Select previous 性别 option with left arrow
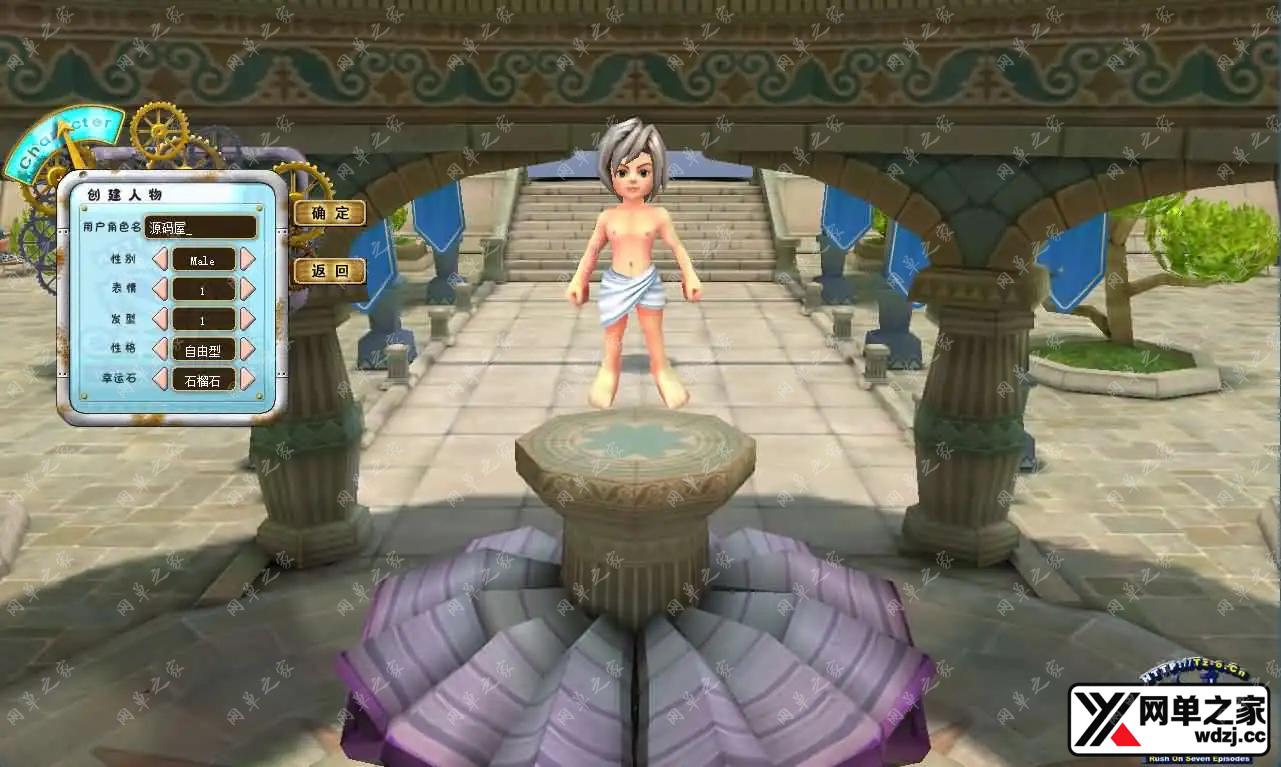1281x767 pixels. point(160,260)
